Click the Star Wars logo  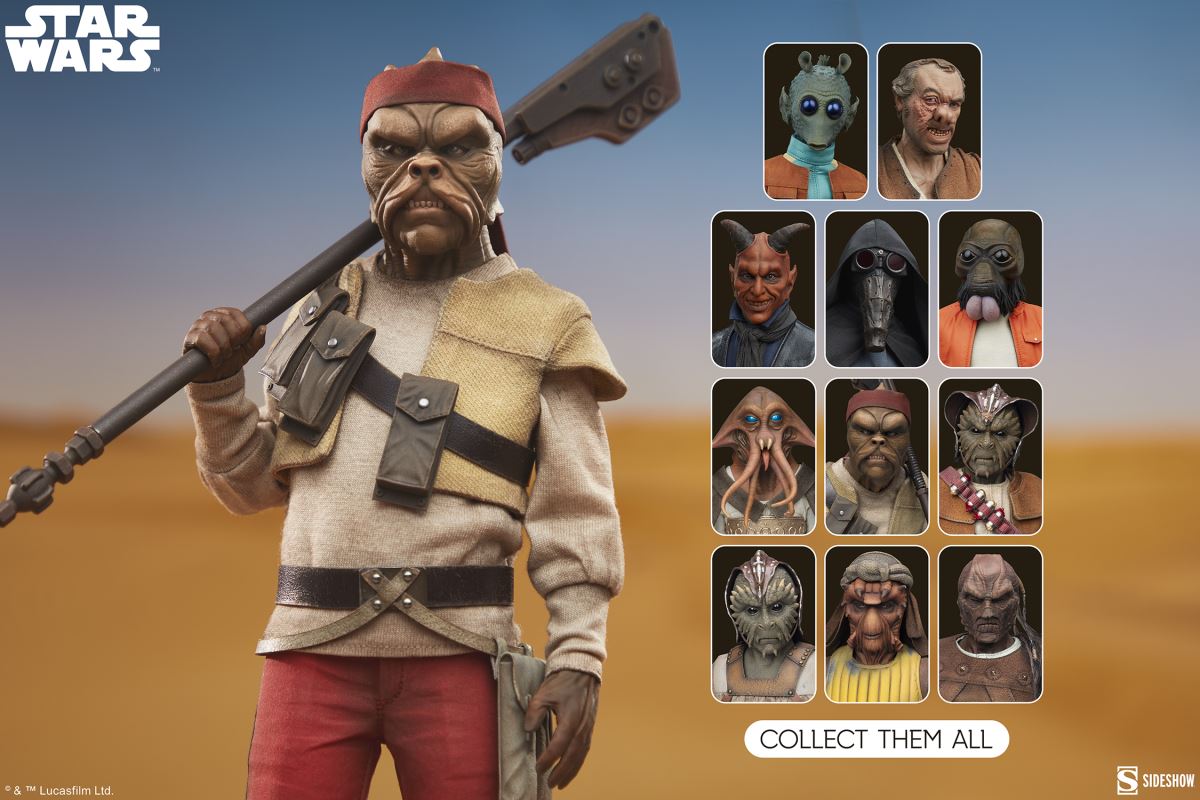82,39
